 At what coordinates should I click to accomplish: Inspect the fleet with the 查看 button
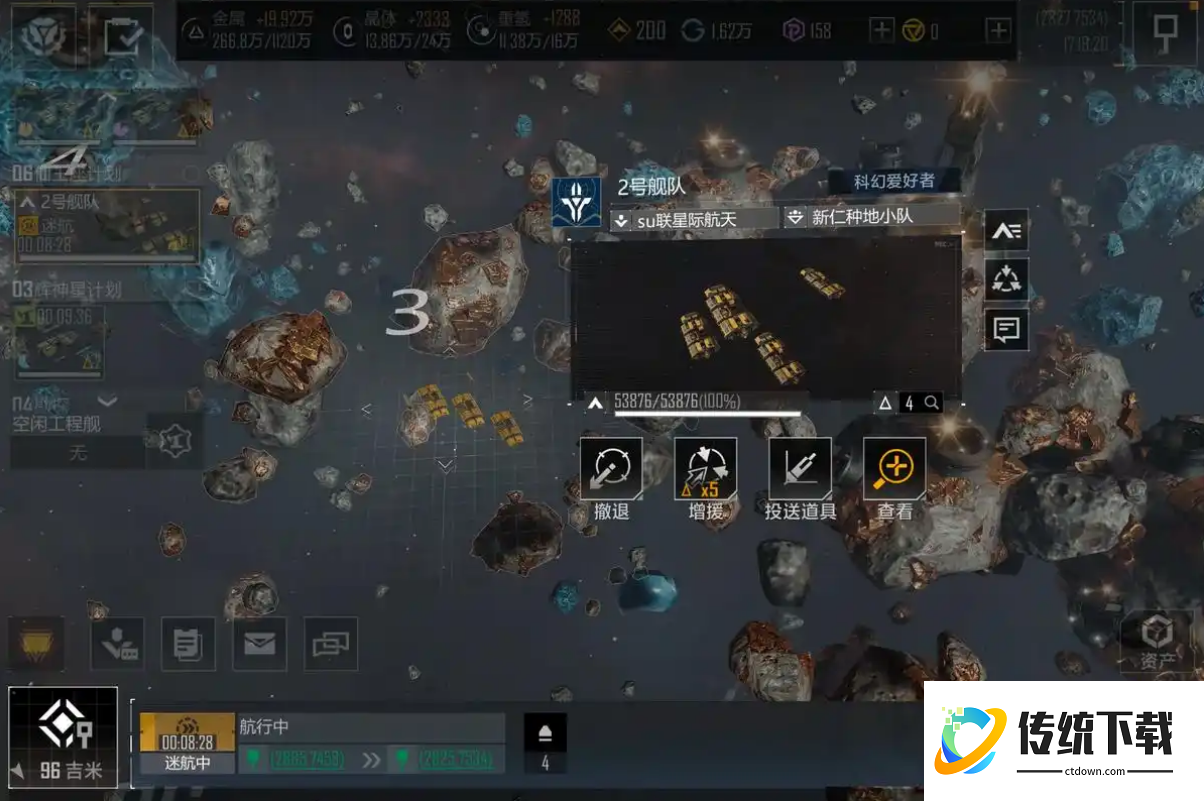pyautogui.click(x=894, y=469)
